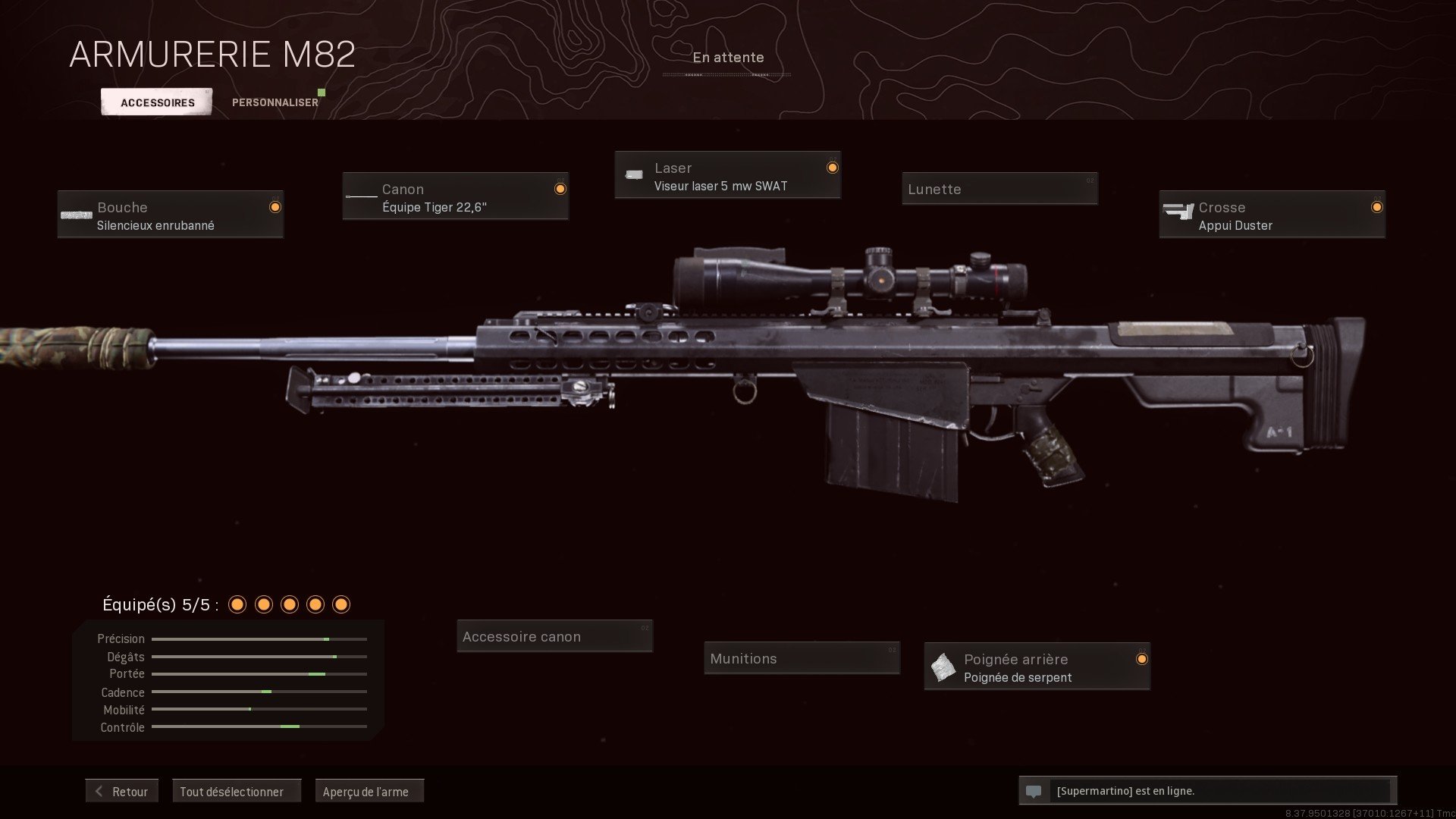Open the Lunette attachment slot
The image size is (1456, 819).
(999, 189)
